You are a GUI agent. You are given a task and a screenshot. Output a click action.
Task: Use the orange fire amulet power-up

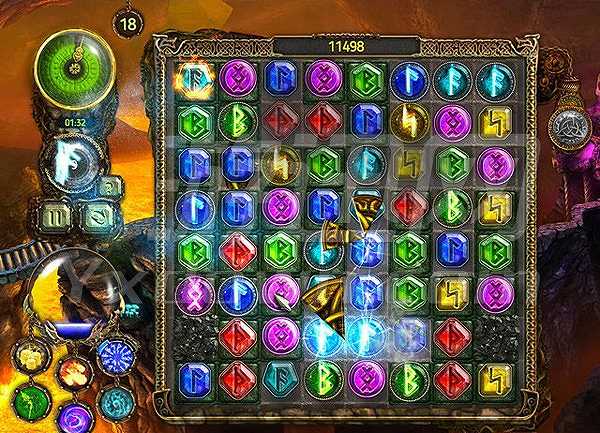pyautogui.click(x=73, y=372)
